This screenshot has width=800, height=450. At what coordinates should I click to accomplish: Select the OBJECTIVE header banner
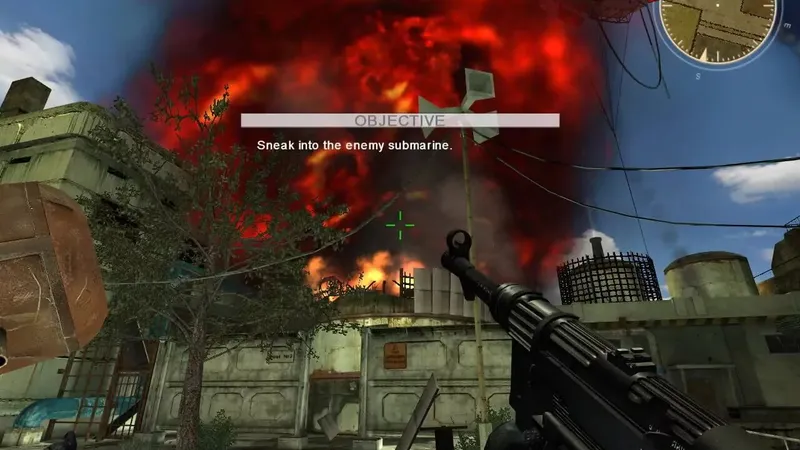400,121
